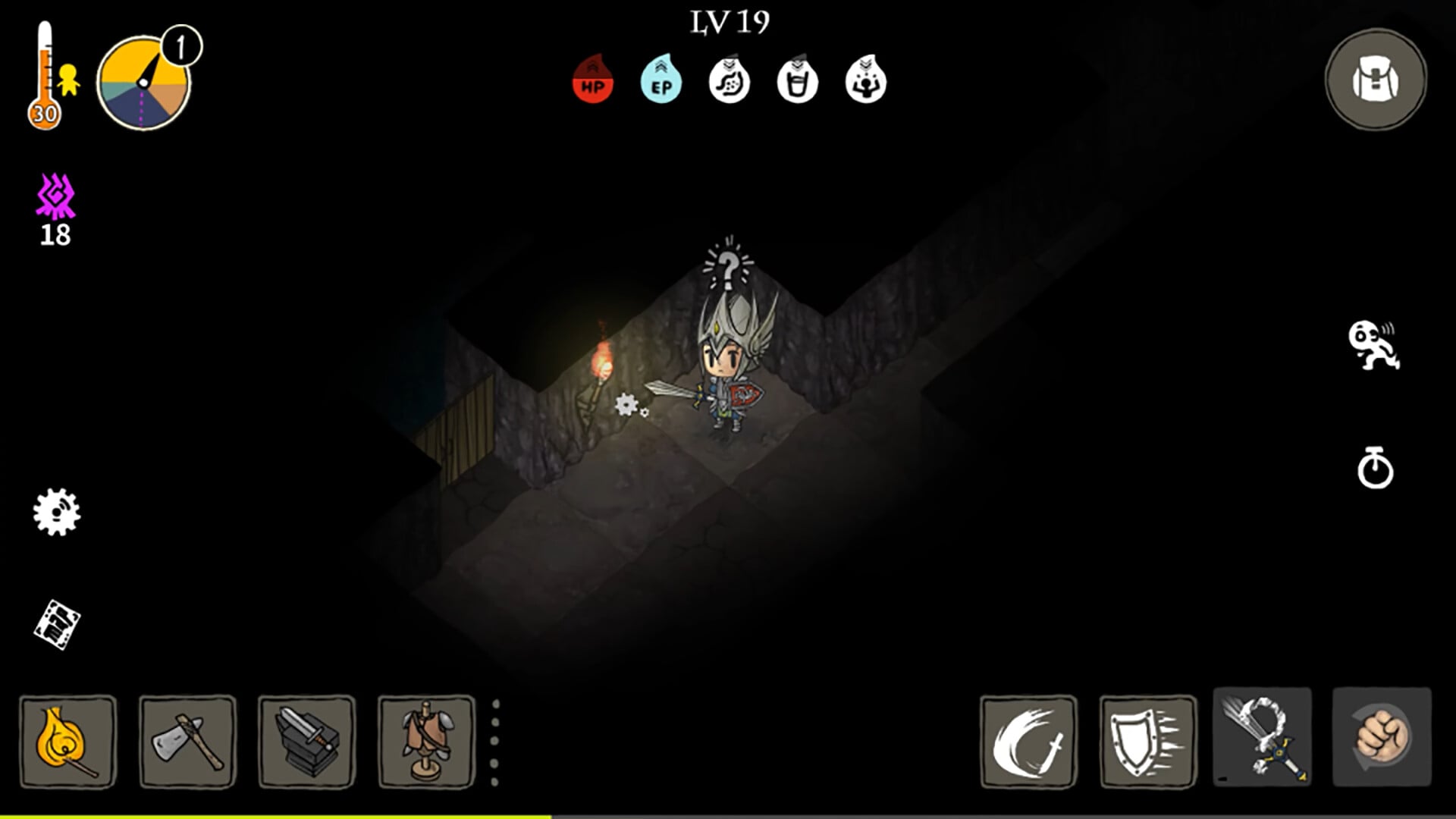Viewport: 1456px width, 819px height.
Task: Open the backpack inventory
Action: (x=1375, y=80)
